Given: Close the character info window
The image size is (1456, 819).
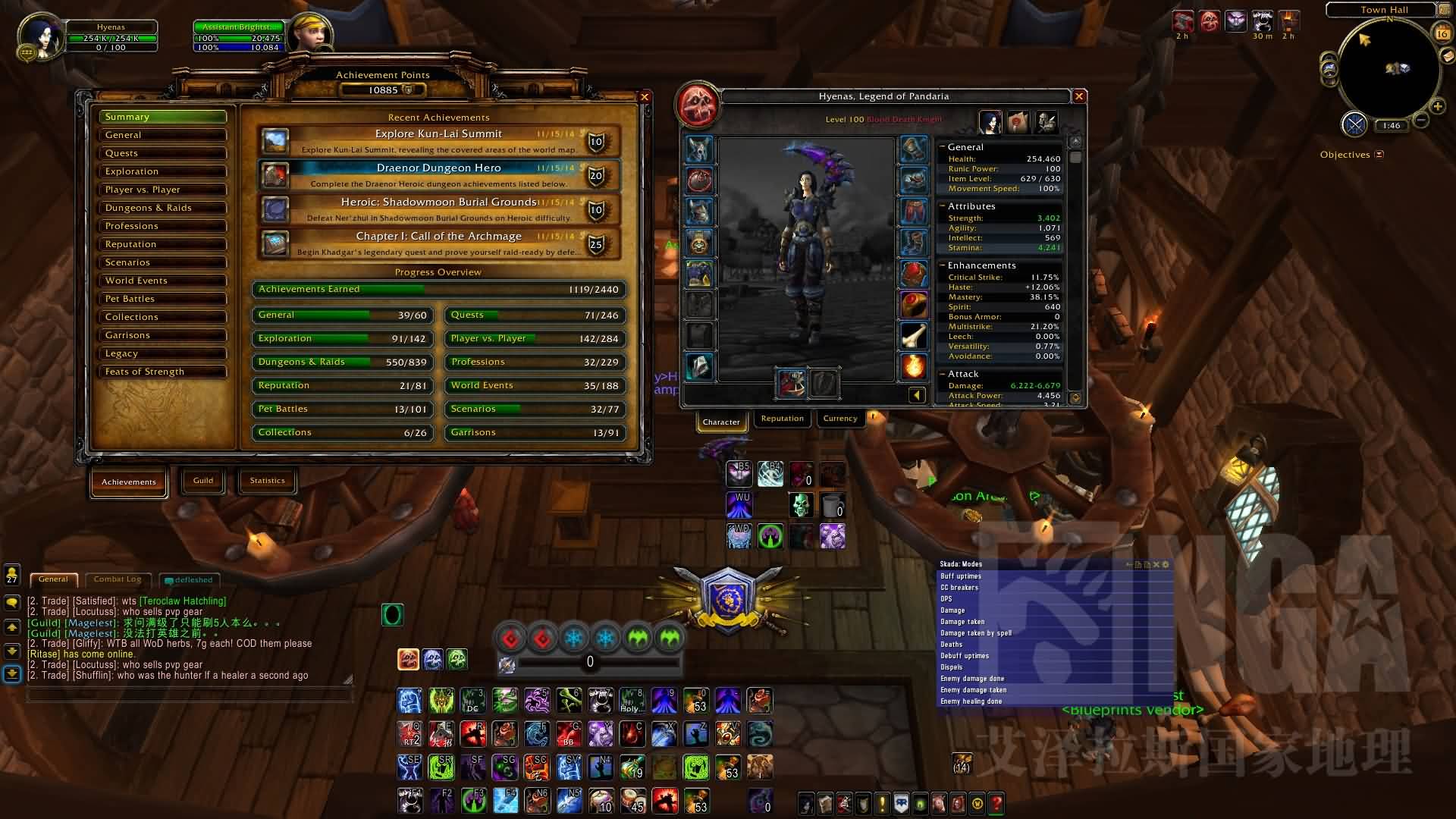Looking at the screenshot, I should click(1079, 96).
